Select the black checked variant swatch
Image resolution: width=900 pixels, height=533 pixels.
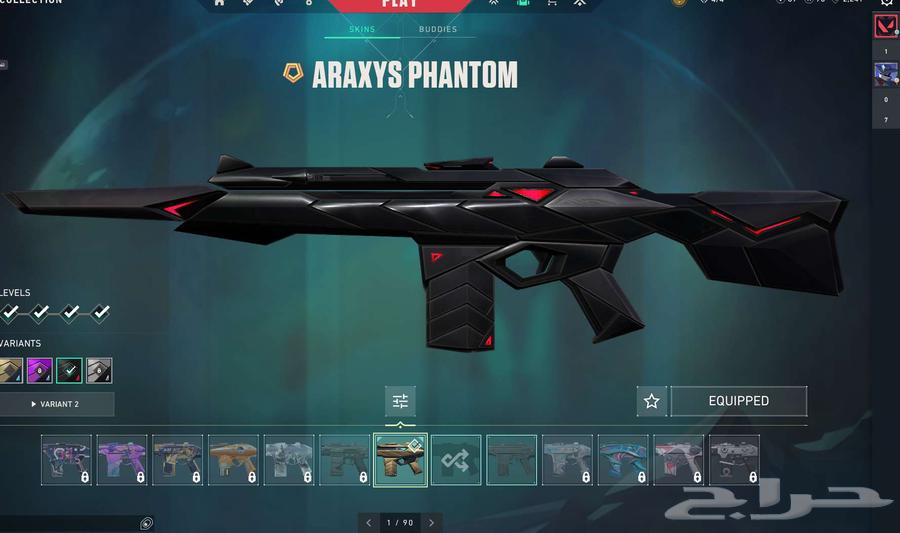[70, 371]
